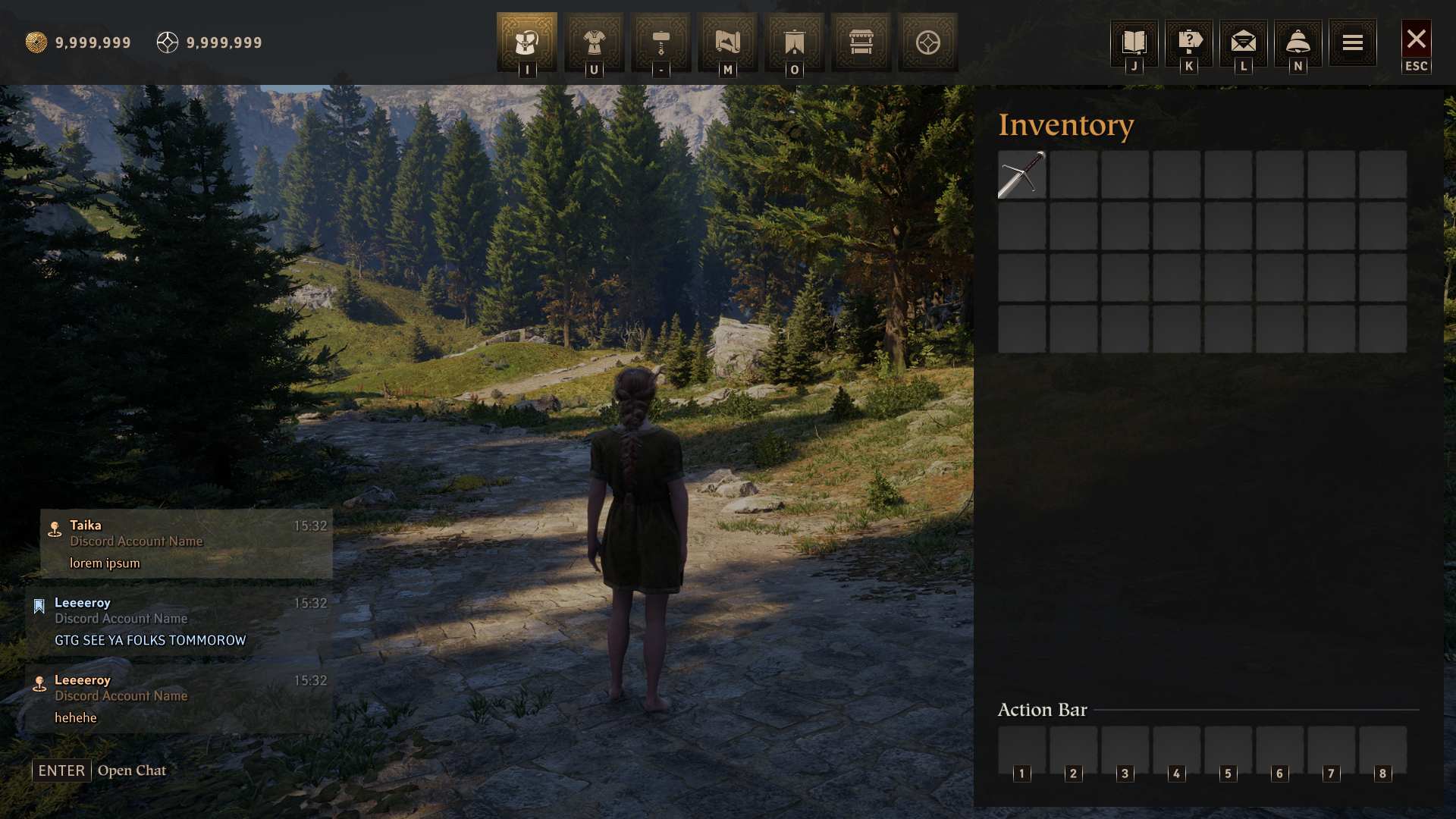This screenshot has height=819, width=1456.
Task: Select the sword in the inventory
Action: coord(1021,174)
